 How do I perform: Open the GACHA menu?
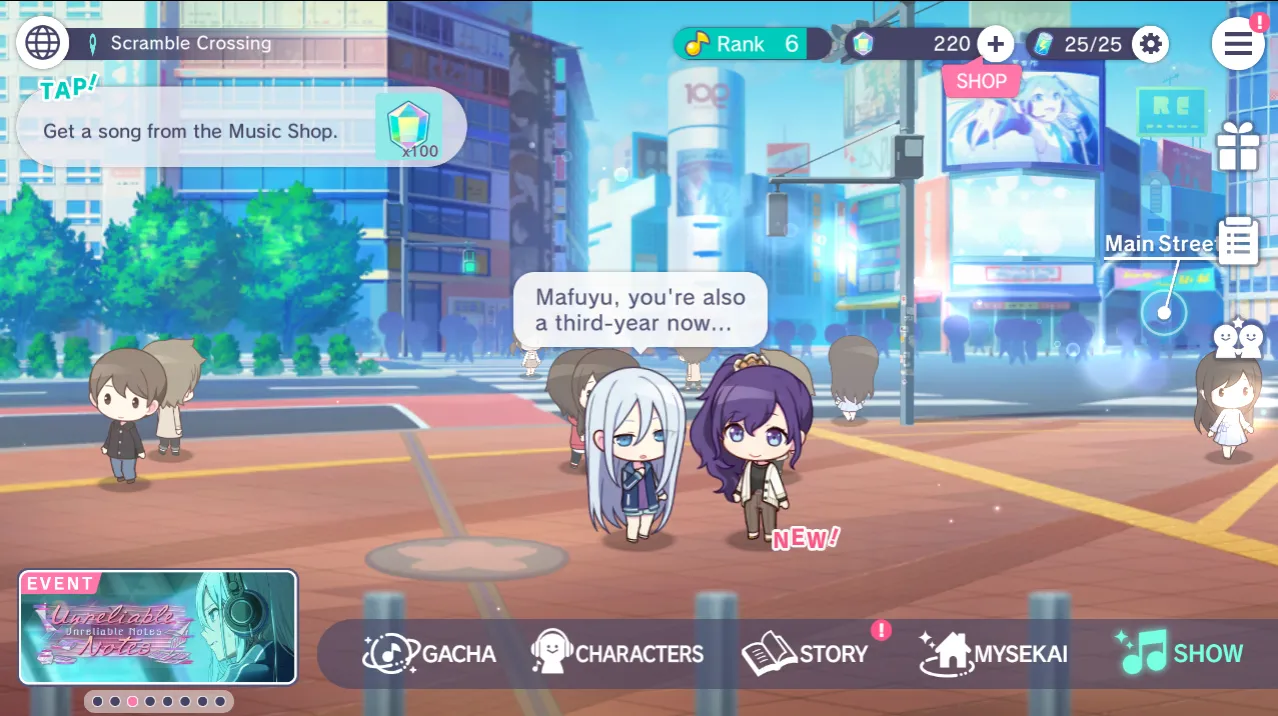pyautogui.click(x=430, y=654)
